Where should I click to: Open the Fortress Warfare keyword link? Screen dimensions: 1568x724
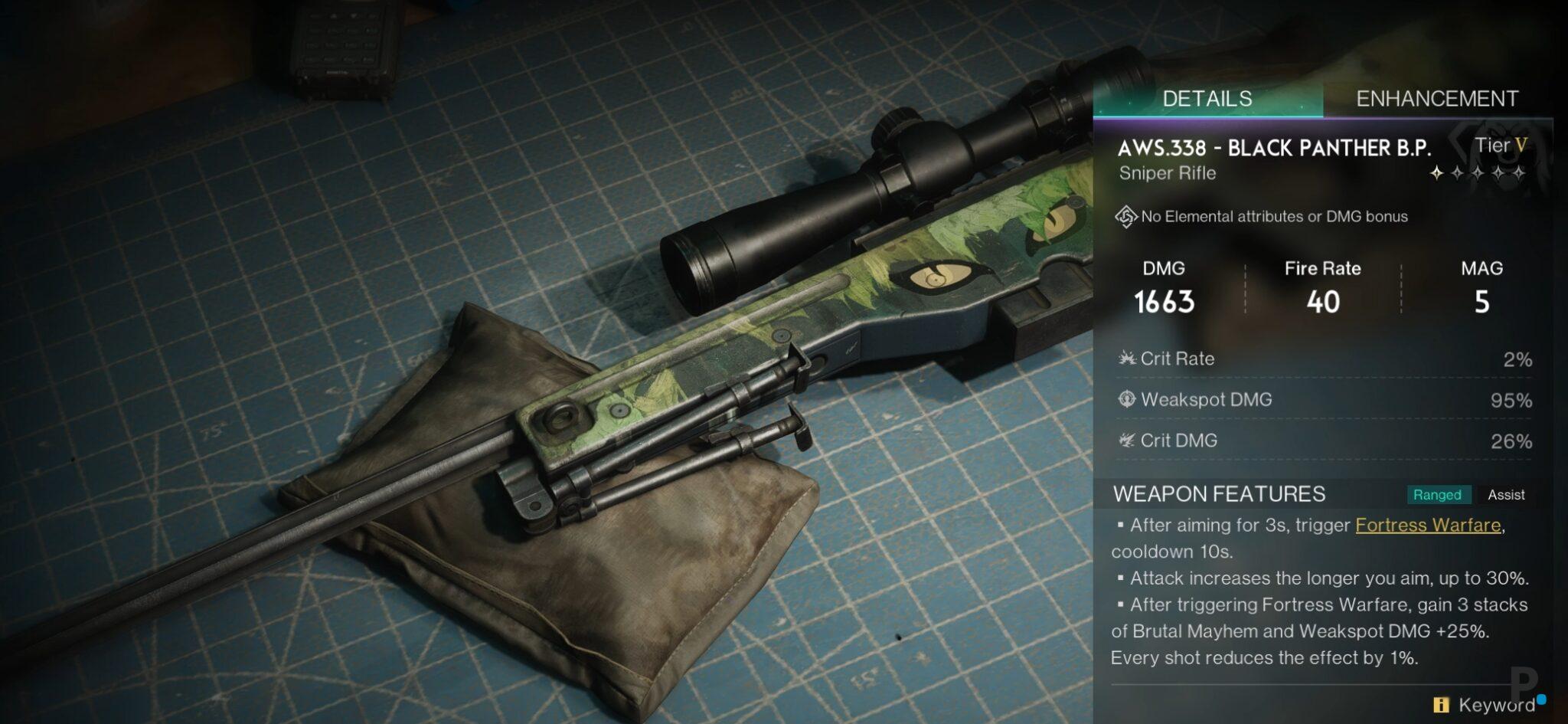pos(1428,526)
